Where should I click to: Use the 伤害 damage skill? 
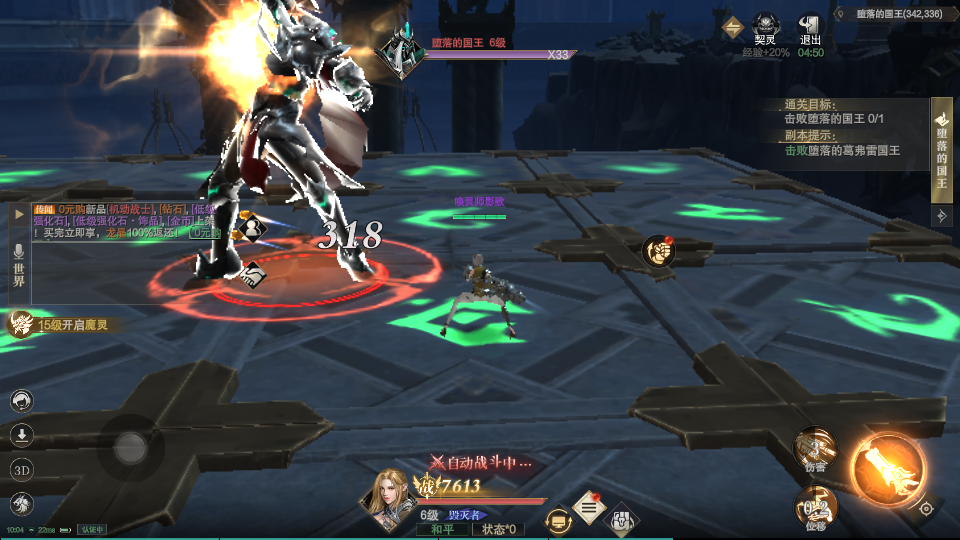pyautogui.click(x=815, y=450)
